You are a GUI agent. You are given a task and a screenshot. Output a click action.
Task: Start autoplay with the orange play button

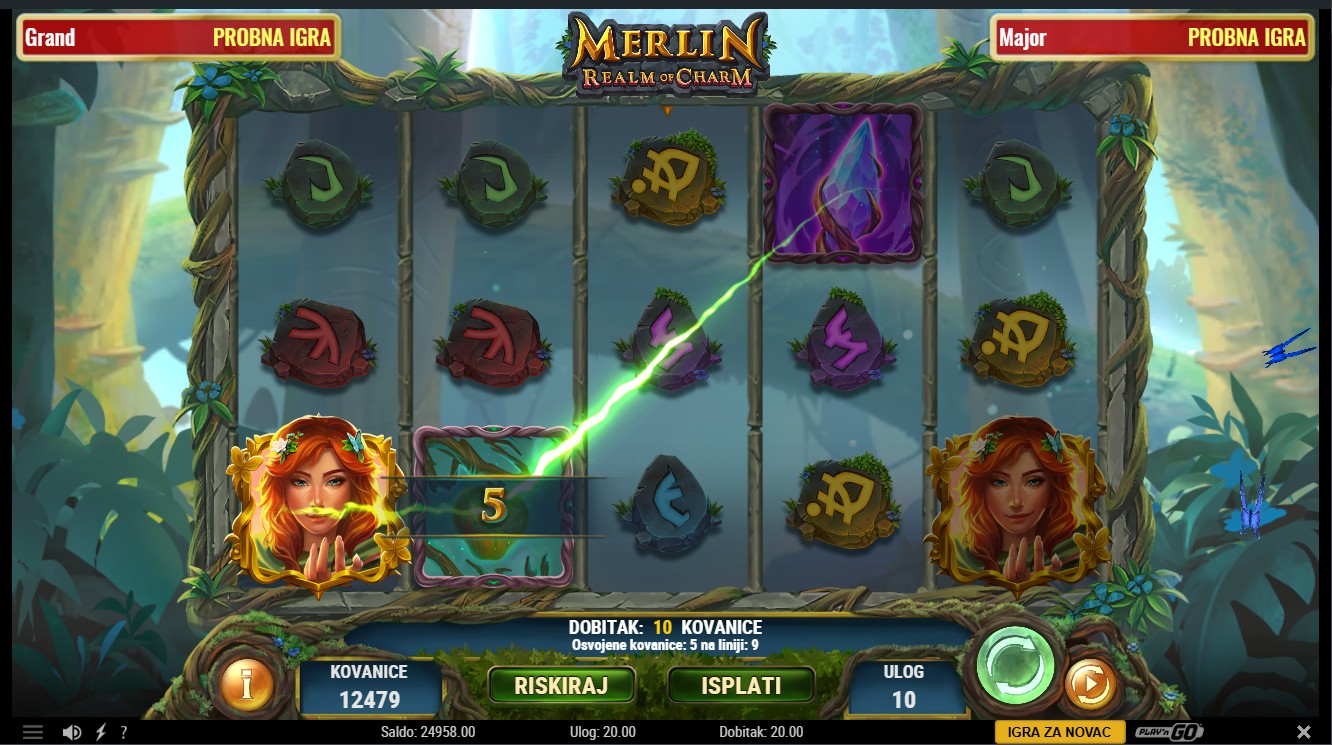coord(1089,685)
